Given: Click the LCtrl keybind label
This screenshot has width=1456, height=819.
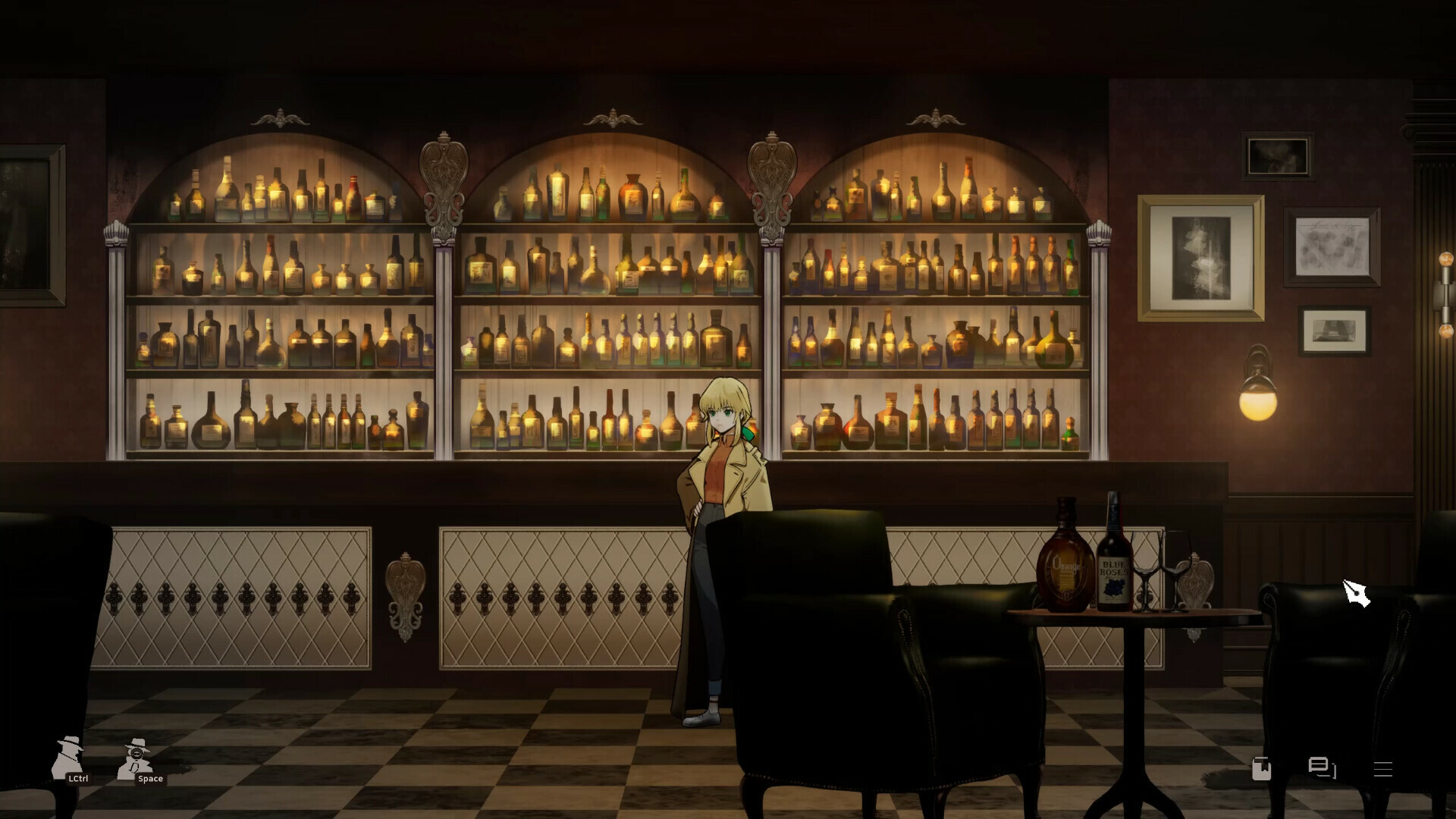Looking at the screenshot, I should tap(78, 777).
